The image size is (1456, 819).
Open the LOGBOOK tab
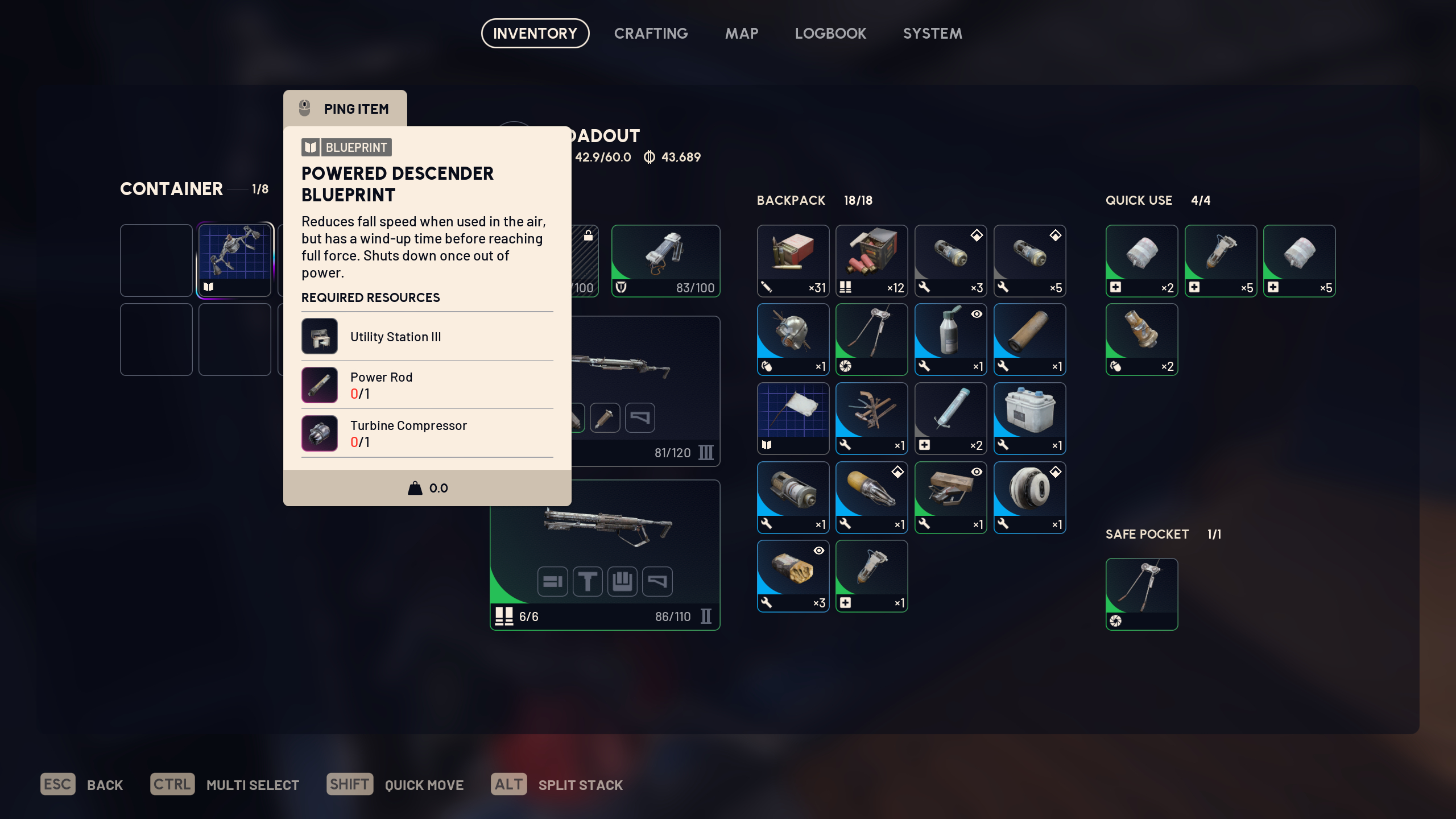point(830,33)
